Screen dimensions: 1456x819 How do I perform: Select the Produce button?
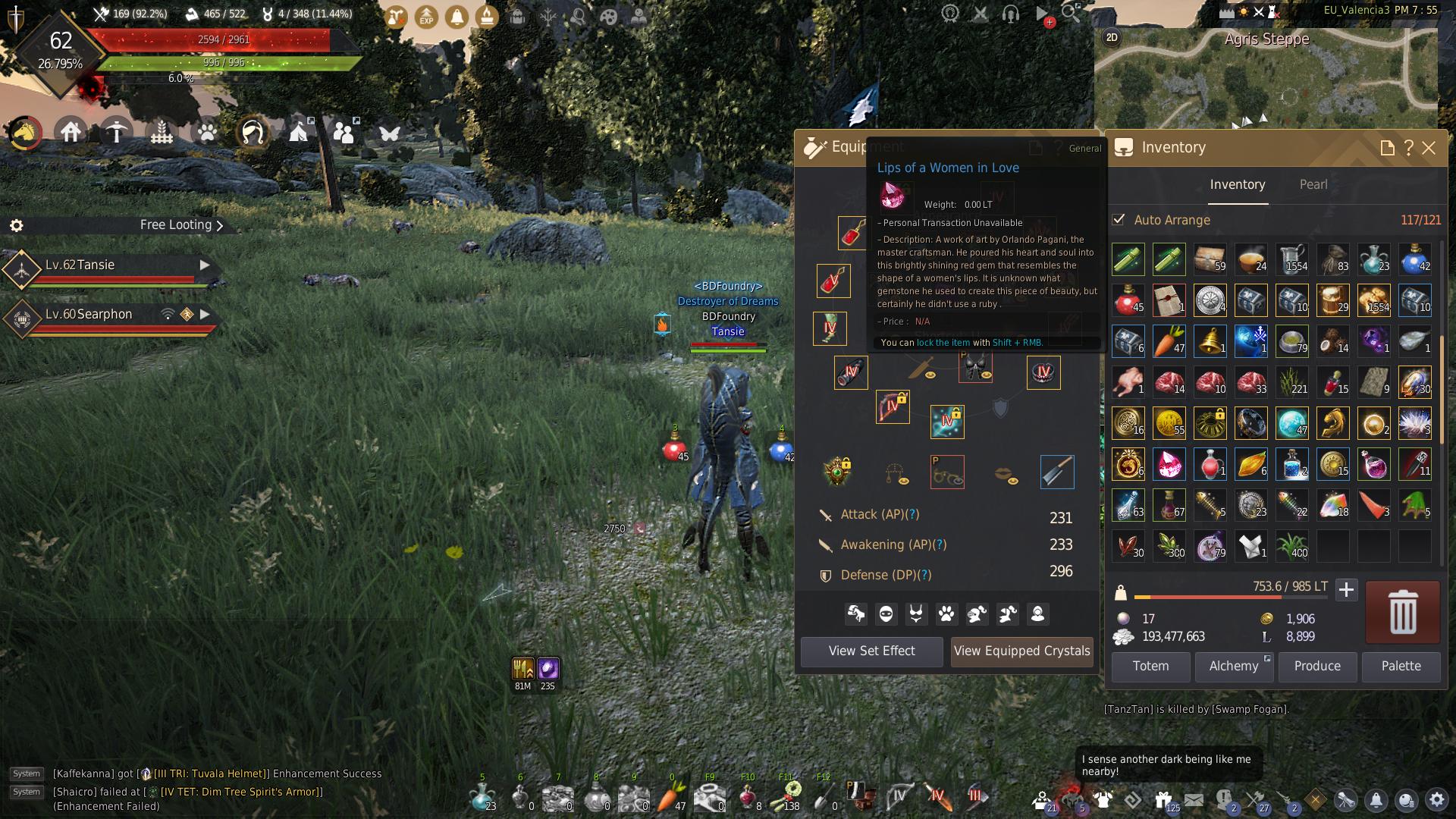tap(1317, 667)
